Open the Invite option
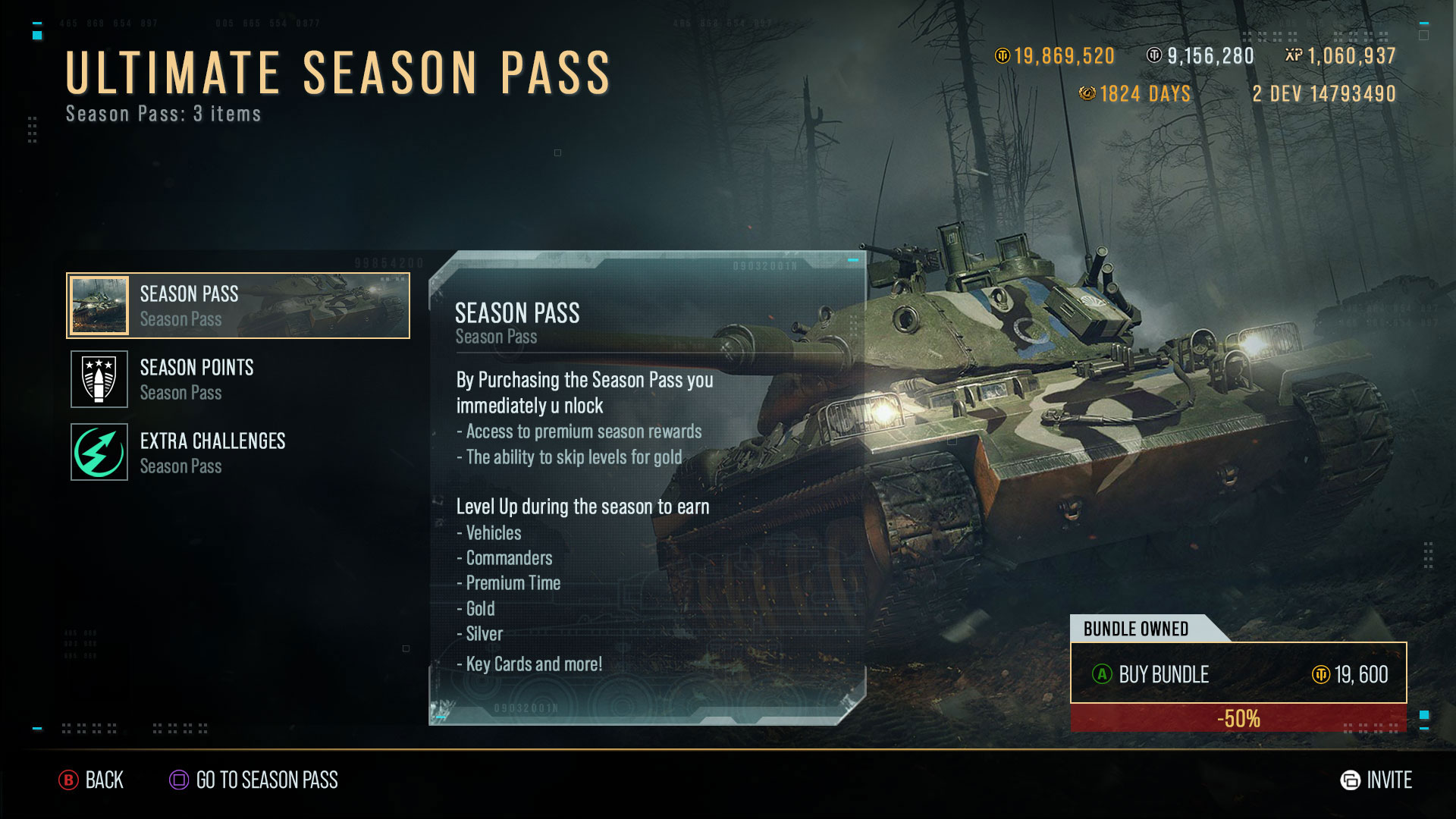The image size is (1456, 819). coord(1376,780)
